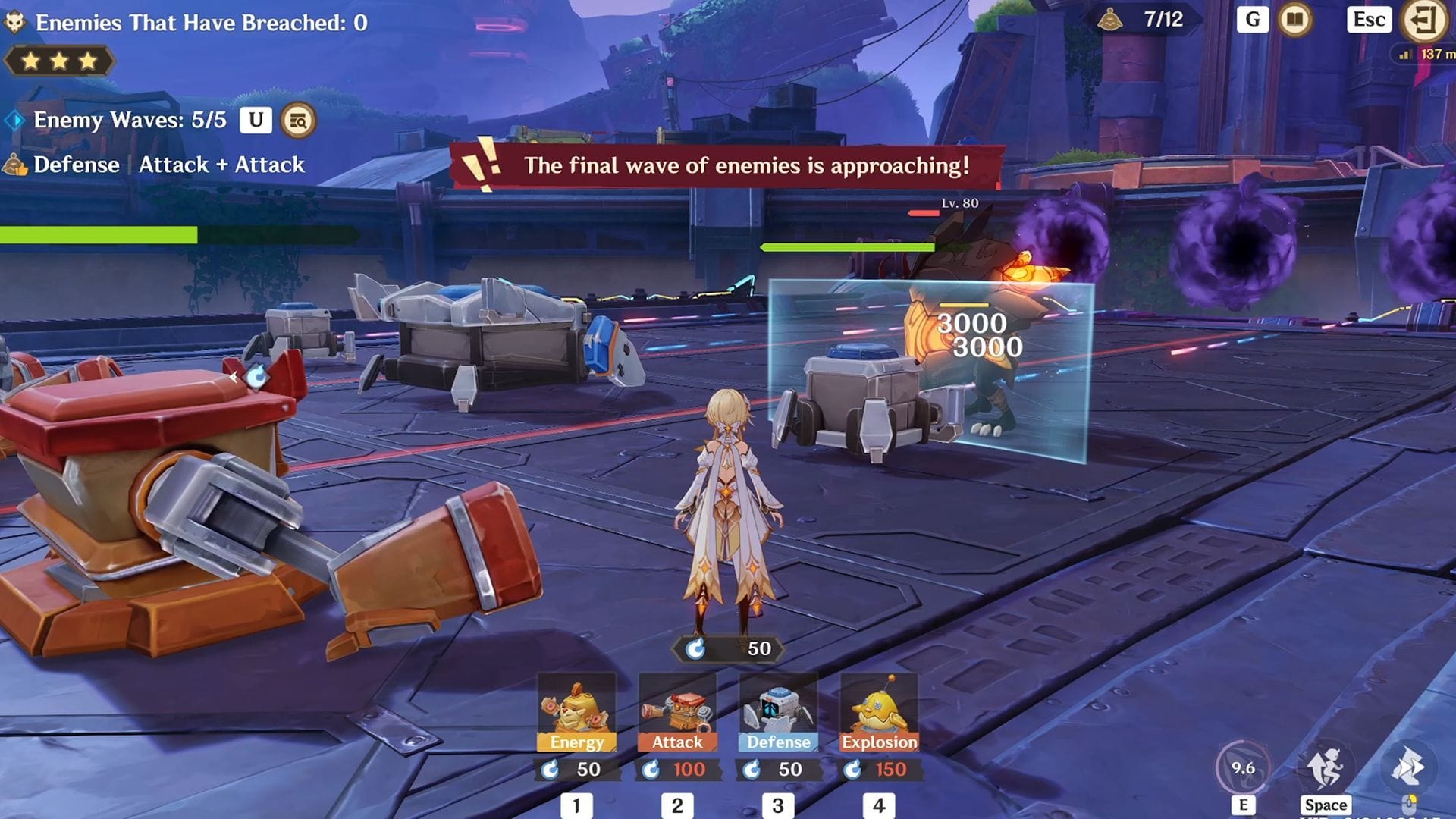Select the Energy turret card
Screen dimensions: 1456x819
pos(579,713)
